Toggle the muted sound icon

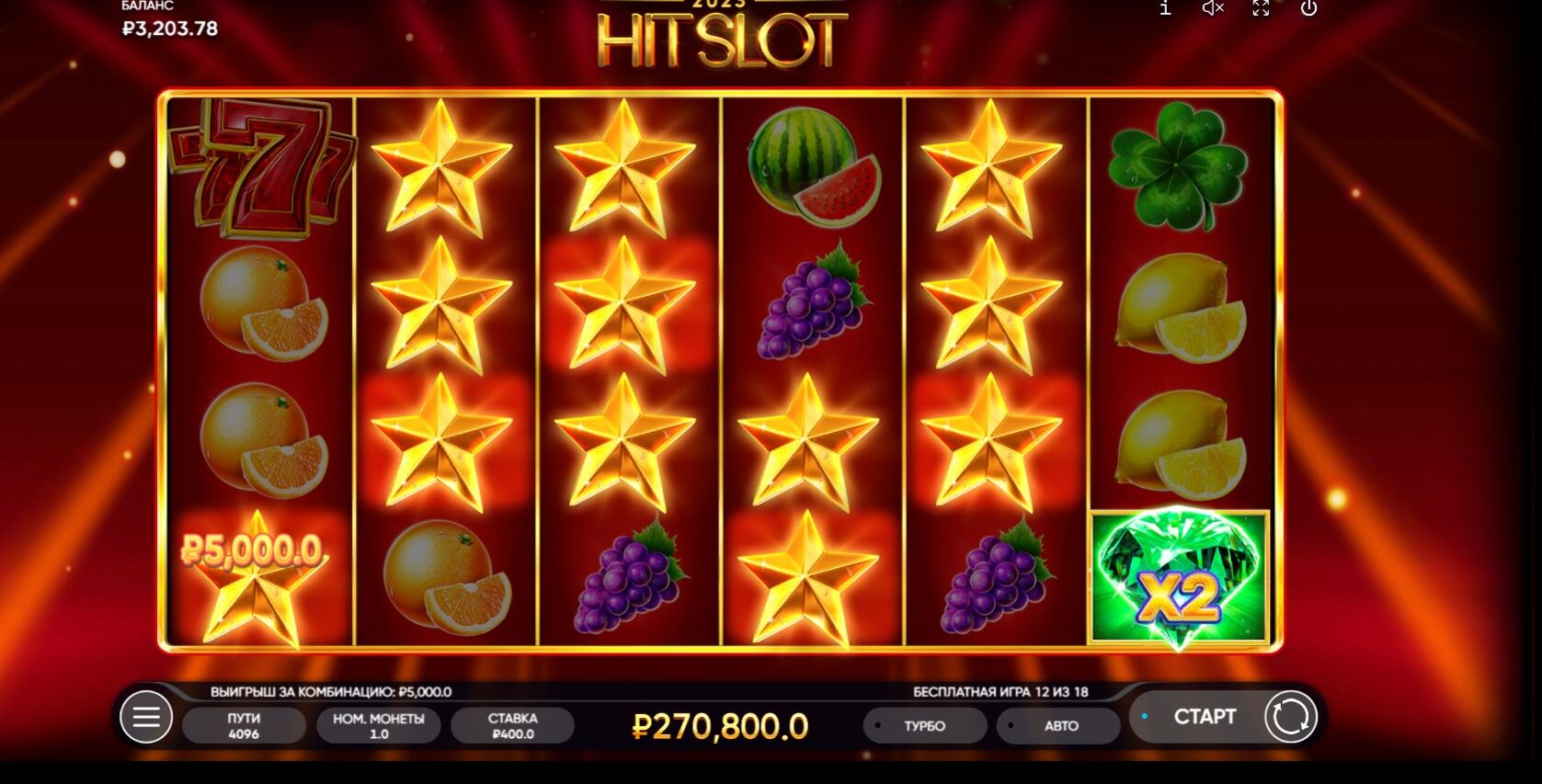click(1213, 8)
